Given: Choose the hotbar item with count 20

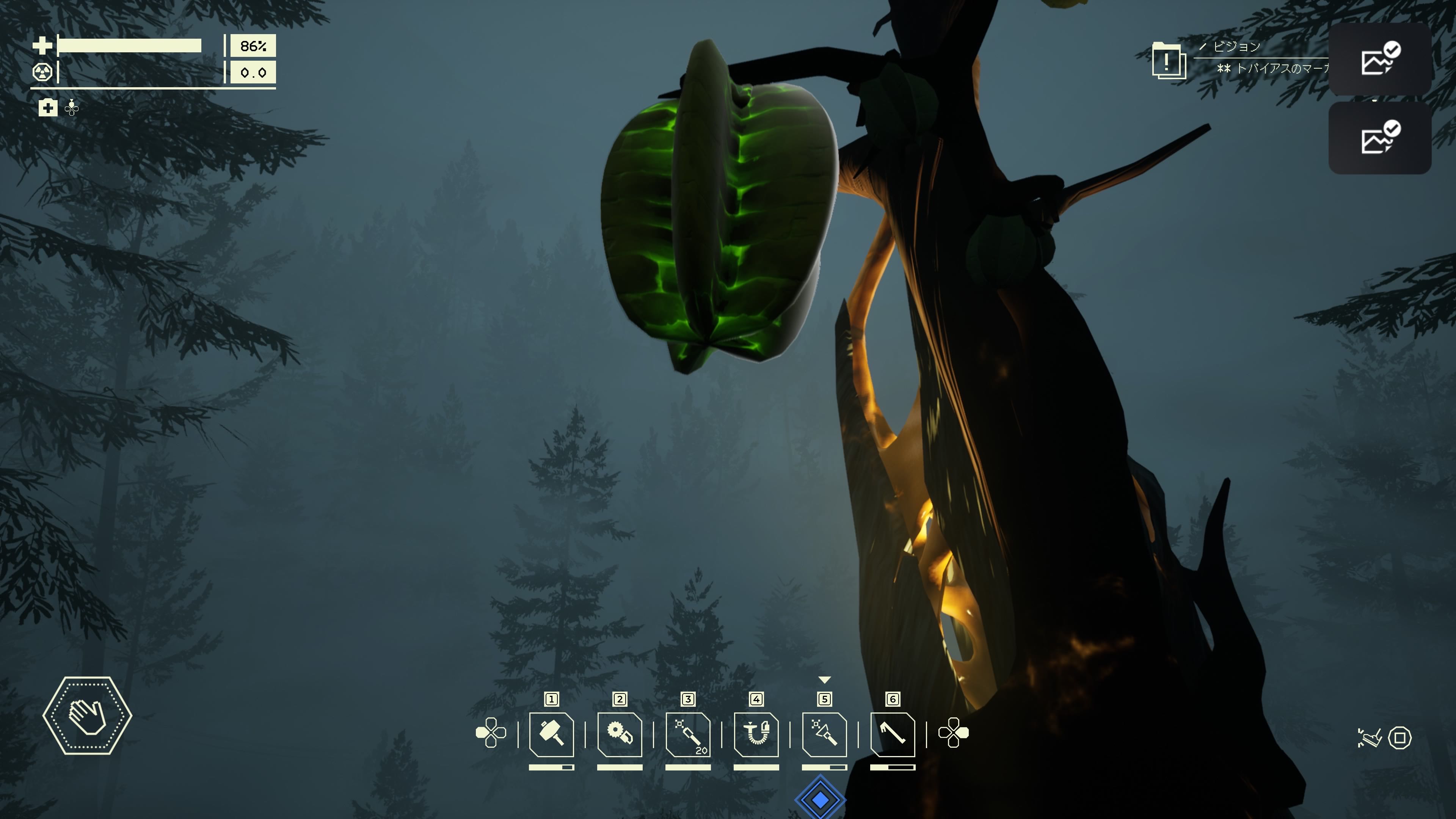Looking at the screenshot, I should [688, 734].
